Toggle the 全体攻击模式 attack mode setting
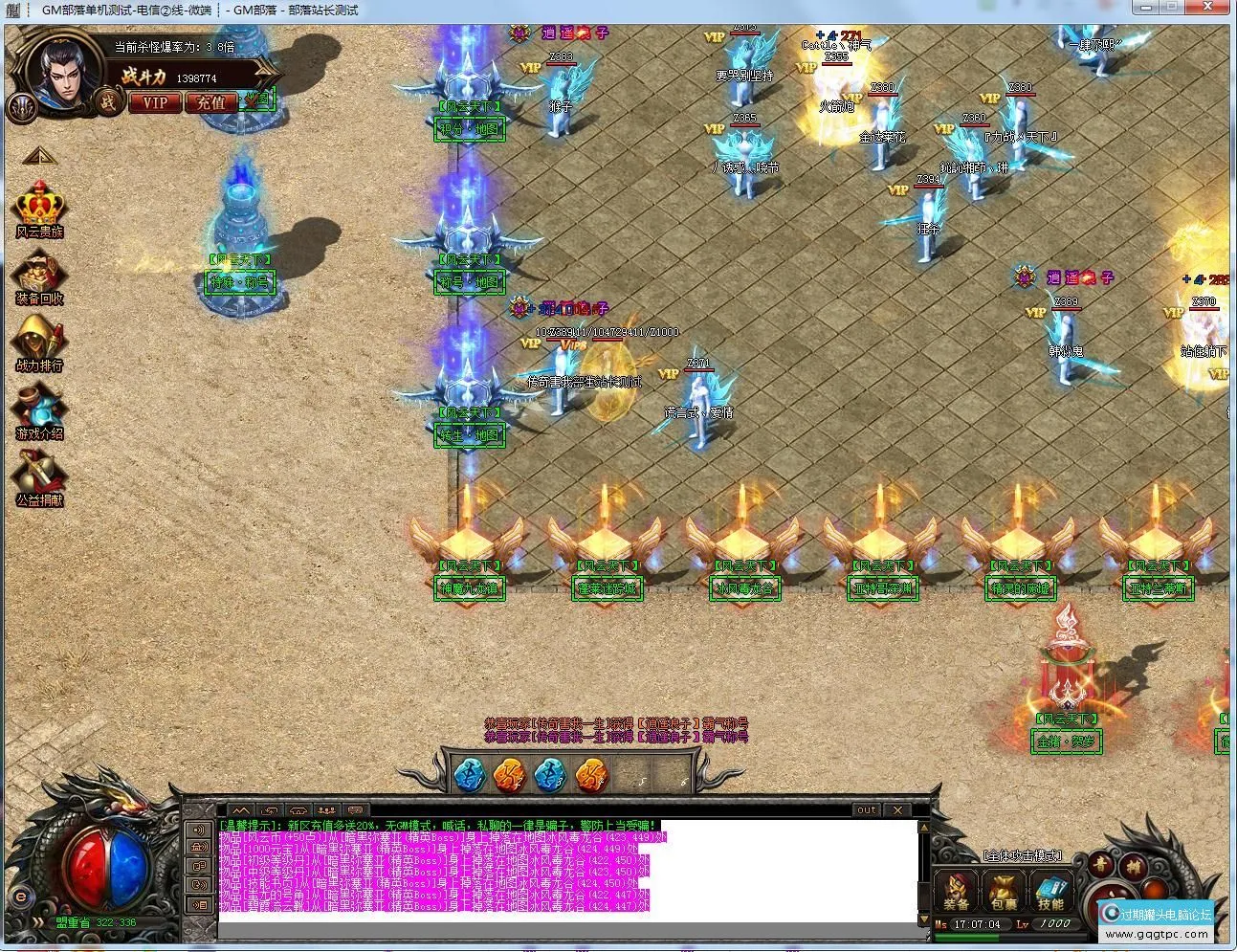 pos(1023,854)
